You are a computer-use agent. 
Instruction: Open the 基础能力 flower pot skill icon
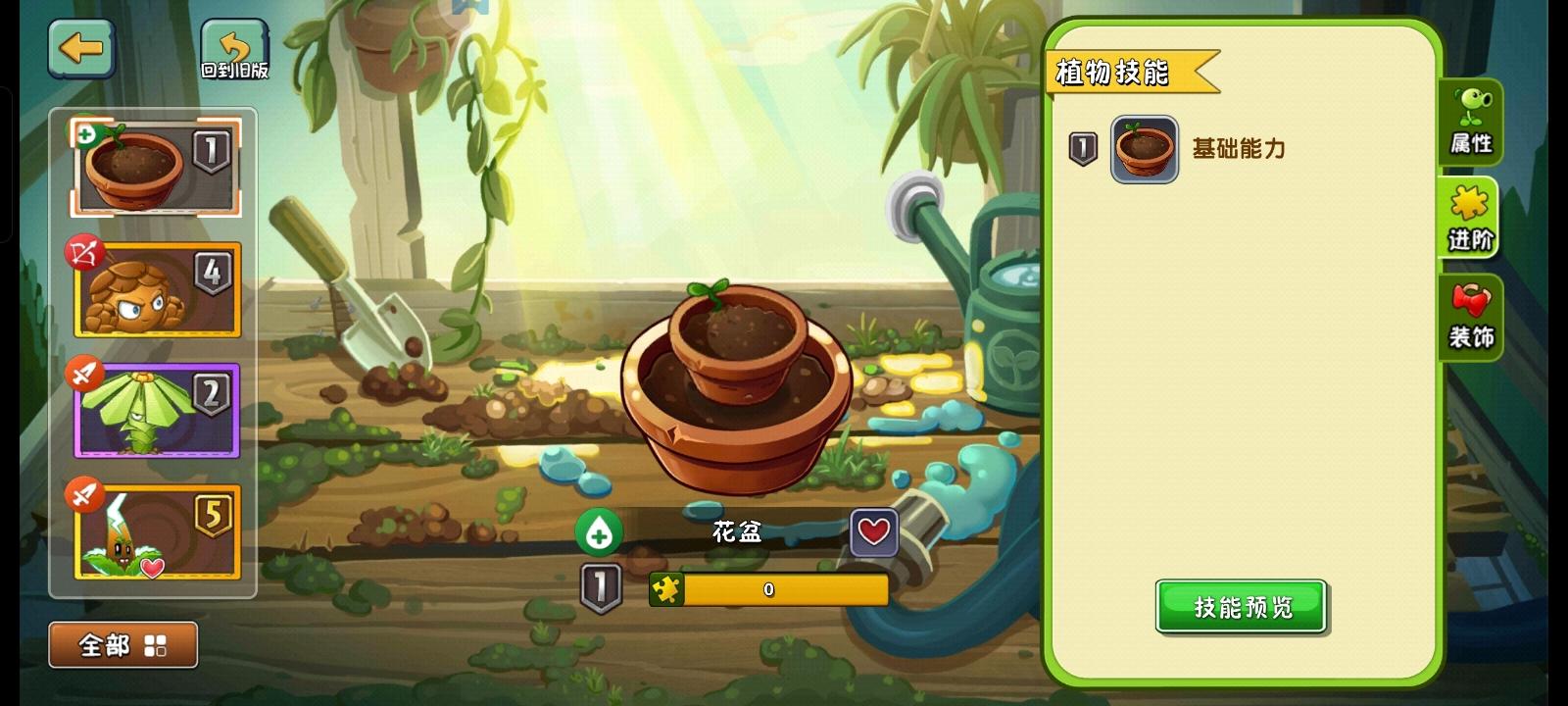point(1144,149)
